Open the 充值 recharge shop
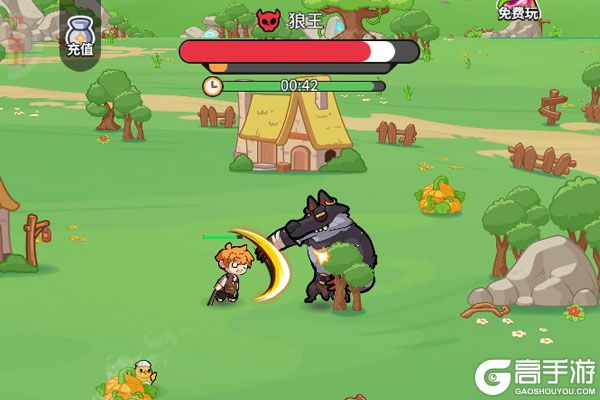 point(80,32)
